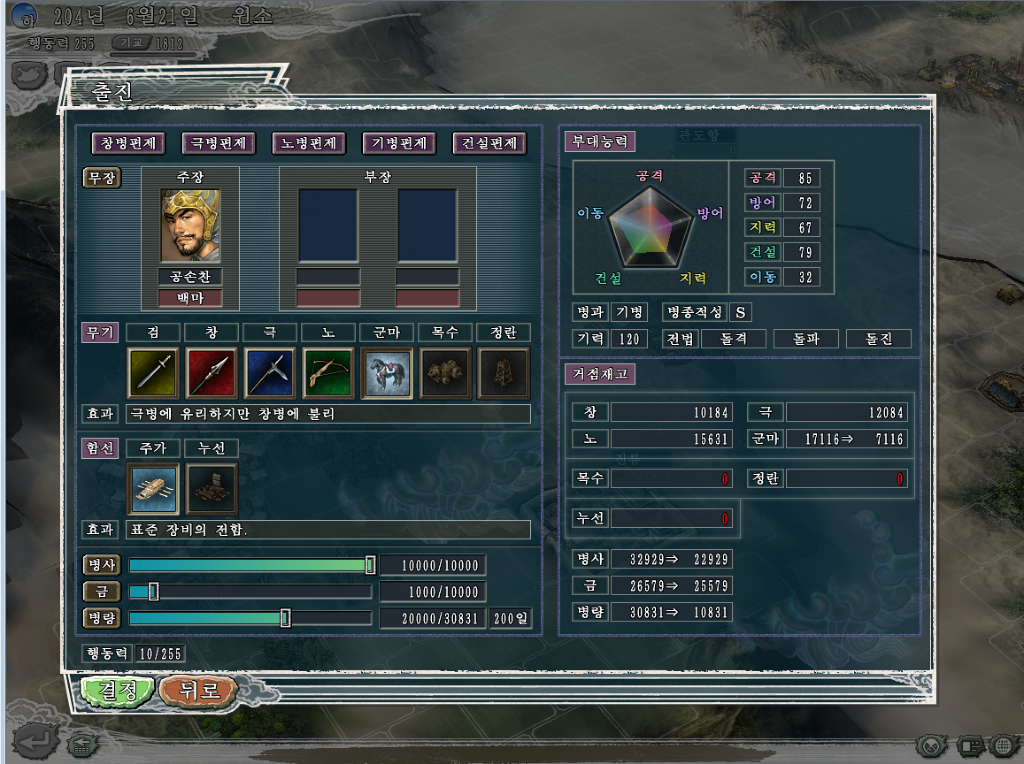This screenshot has height=764, width=1024.
Task: Open the 무장 officer selection button
Action: [x=102, y=178]
